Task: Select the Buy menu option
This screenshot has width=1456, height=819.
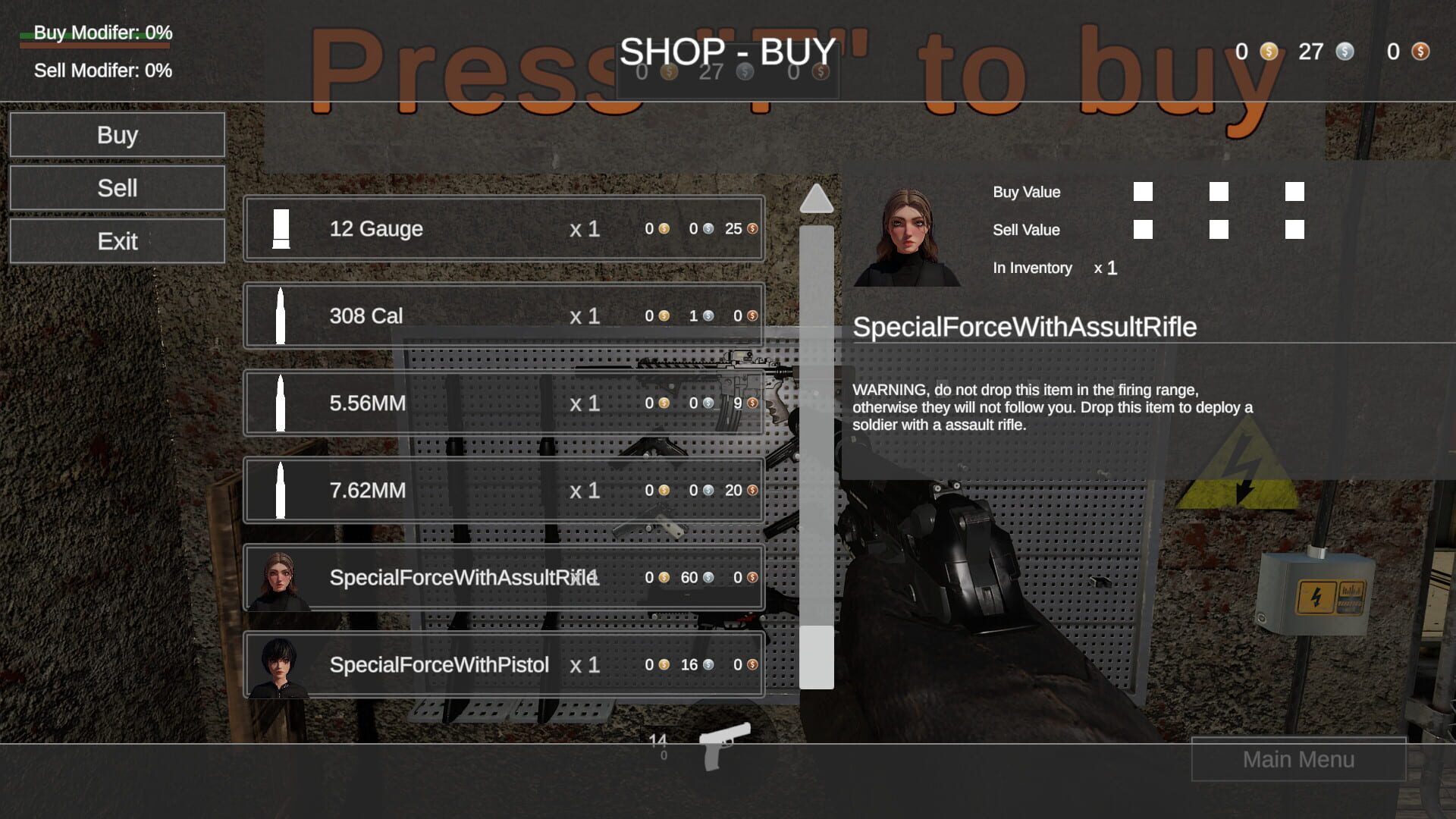Action: [118, 135]
